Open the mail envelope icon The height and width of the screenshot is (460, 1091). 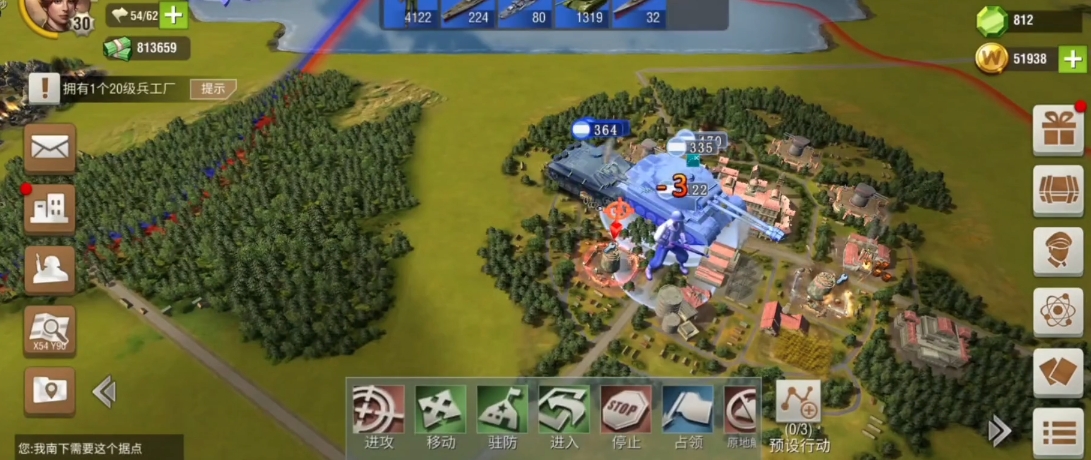[x=49, y=149]
